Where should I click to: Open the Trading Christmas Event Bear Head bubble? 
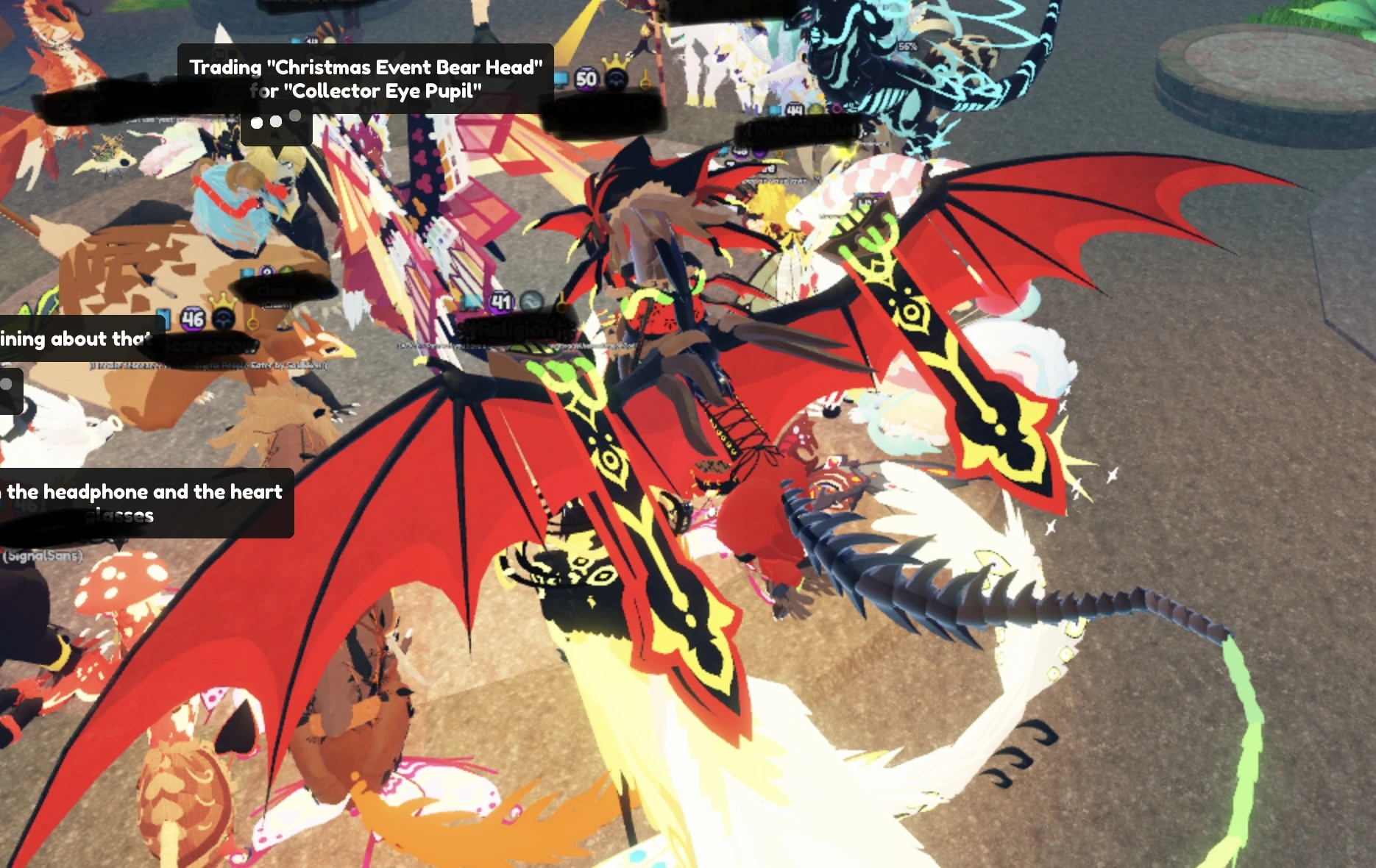[366, 79]
